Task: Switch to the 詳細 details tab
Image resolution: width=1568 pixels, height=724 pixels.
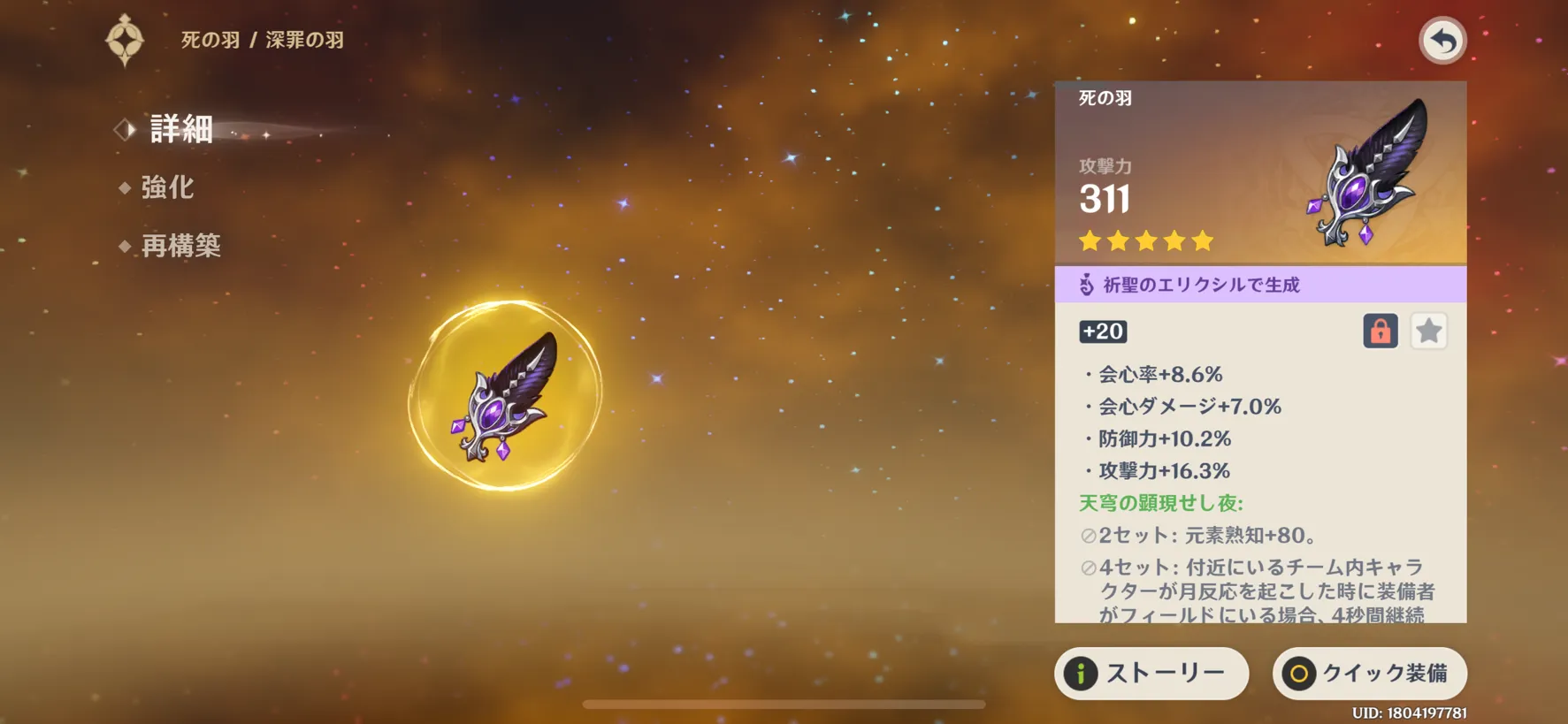Action: (180, 130)
